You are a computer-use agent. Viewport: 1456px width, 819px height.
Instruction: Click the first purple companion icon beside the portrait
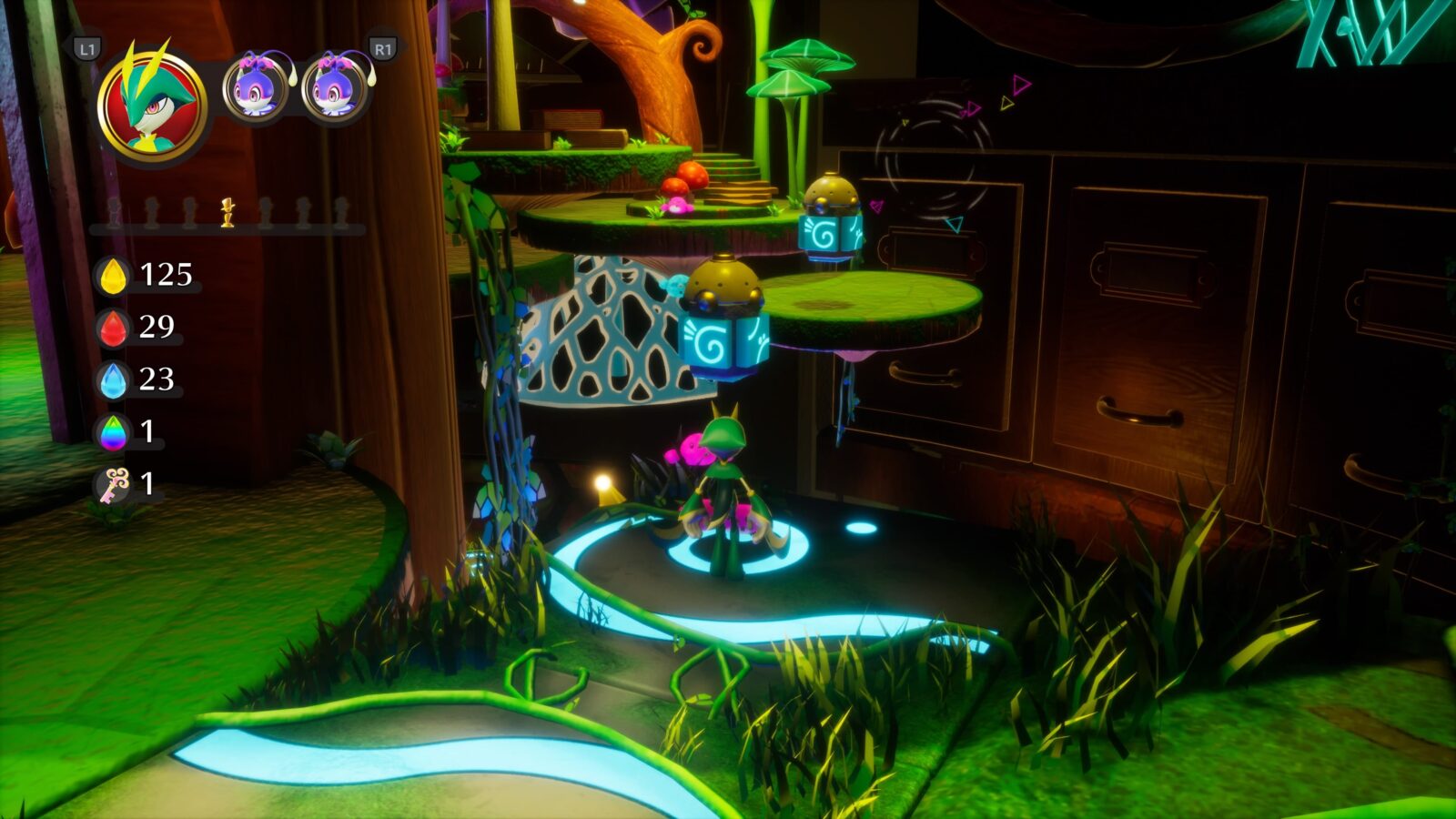[x=256, y=88]
